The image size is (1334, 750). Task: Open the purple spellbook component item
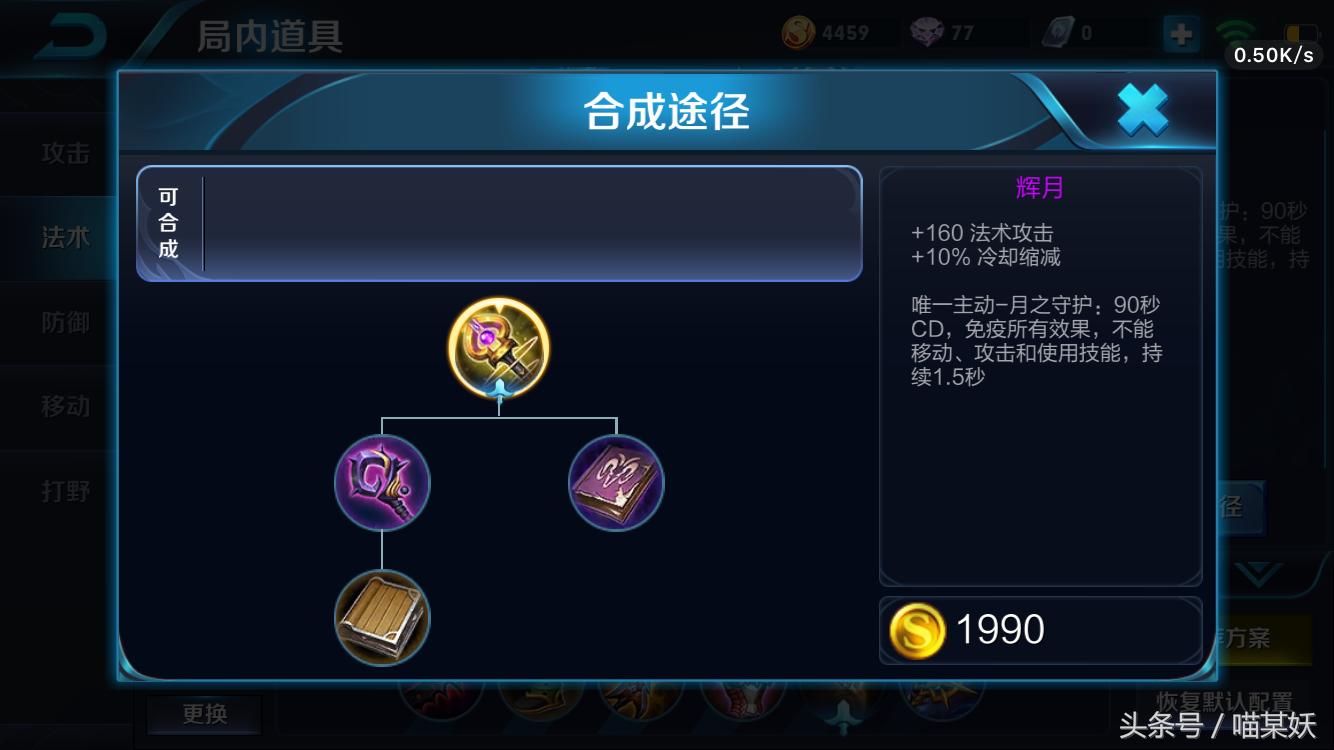point(615,483)
